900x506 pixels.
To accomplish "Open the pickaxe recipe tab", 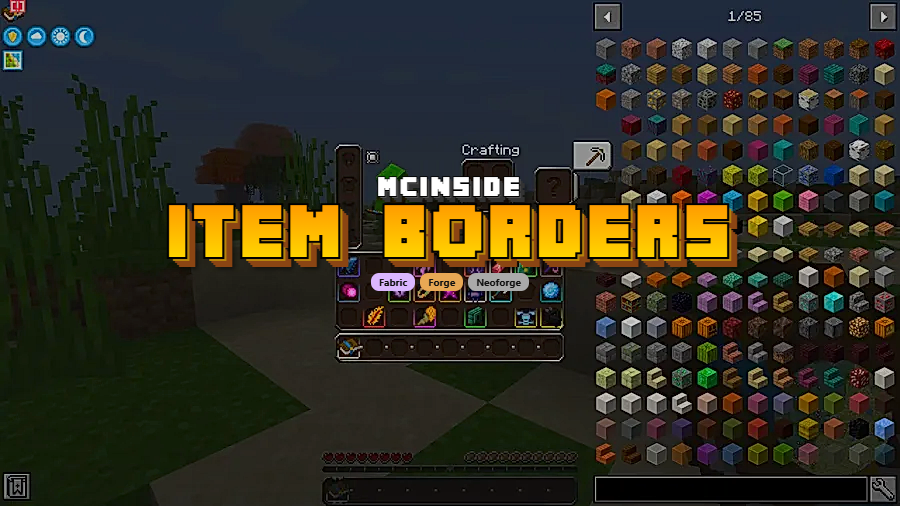I will point(592,156).
